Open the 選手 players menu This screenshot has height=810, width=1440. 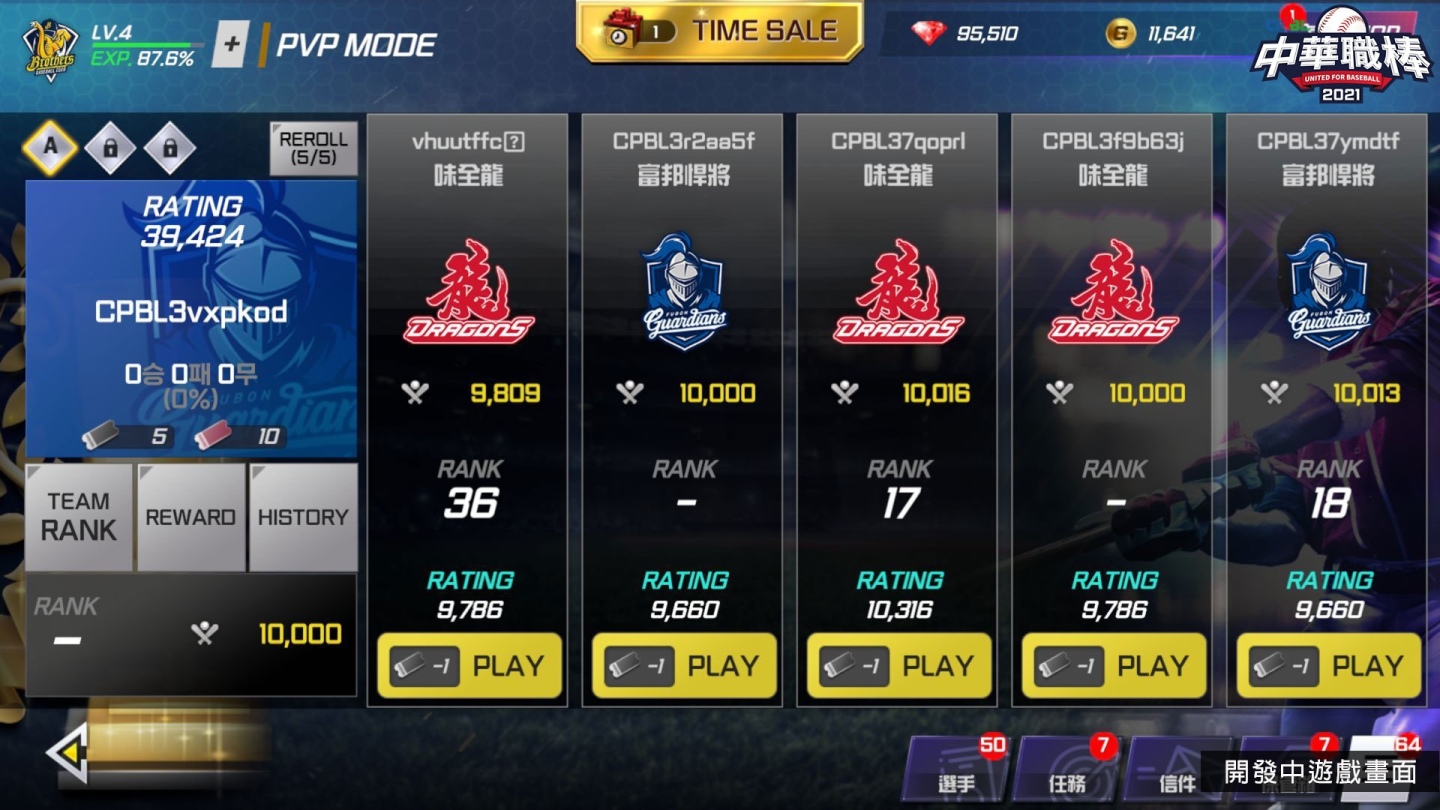957,772
